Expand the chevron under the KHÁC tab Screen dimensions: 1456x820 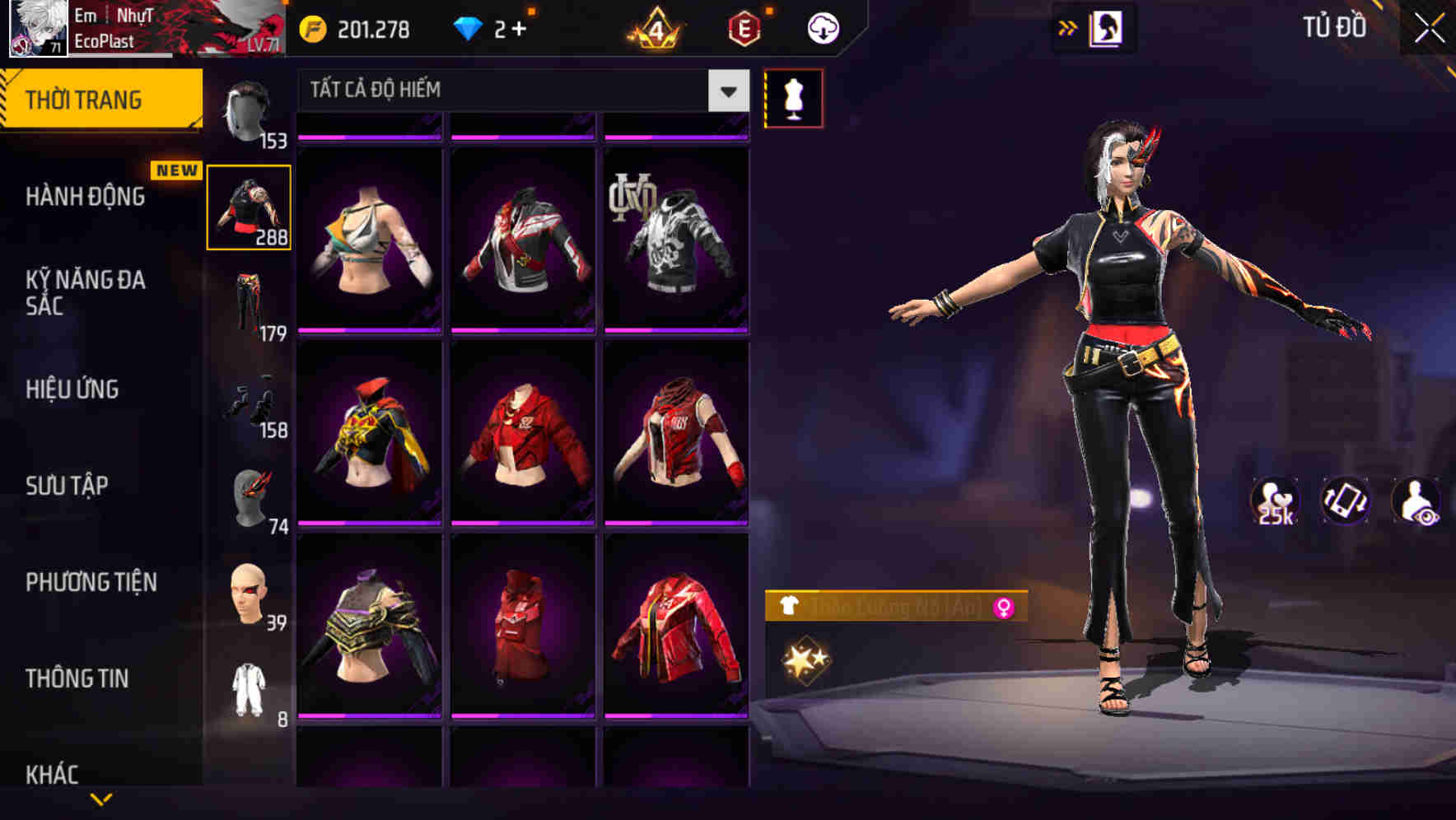[102, 799]
